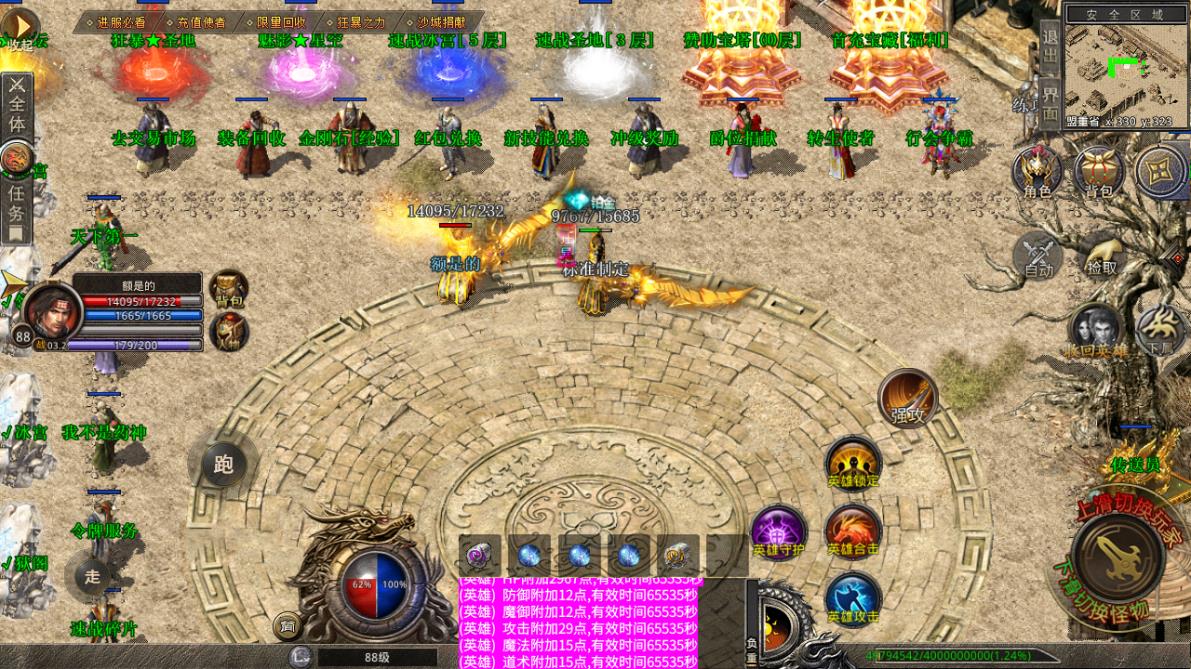The width and height of the screenshot is (1191, 669).
Task: Toggle 自动 auto-combat mode
Action: (x=1038, y=256)
